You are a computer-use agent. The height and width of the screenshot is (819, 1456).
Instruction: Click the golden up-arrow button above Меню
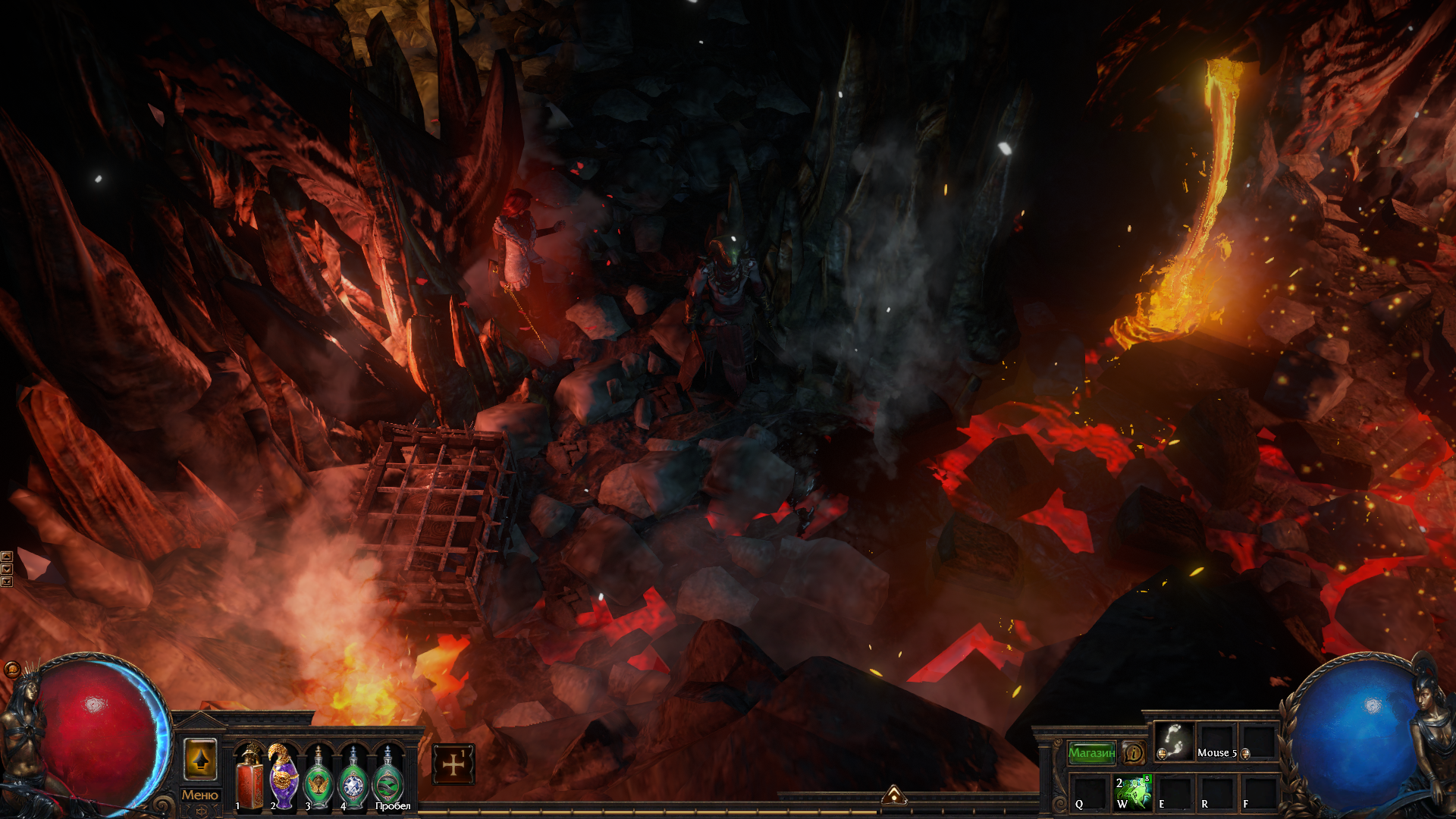(x=200, y=759)
